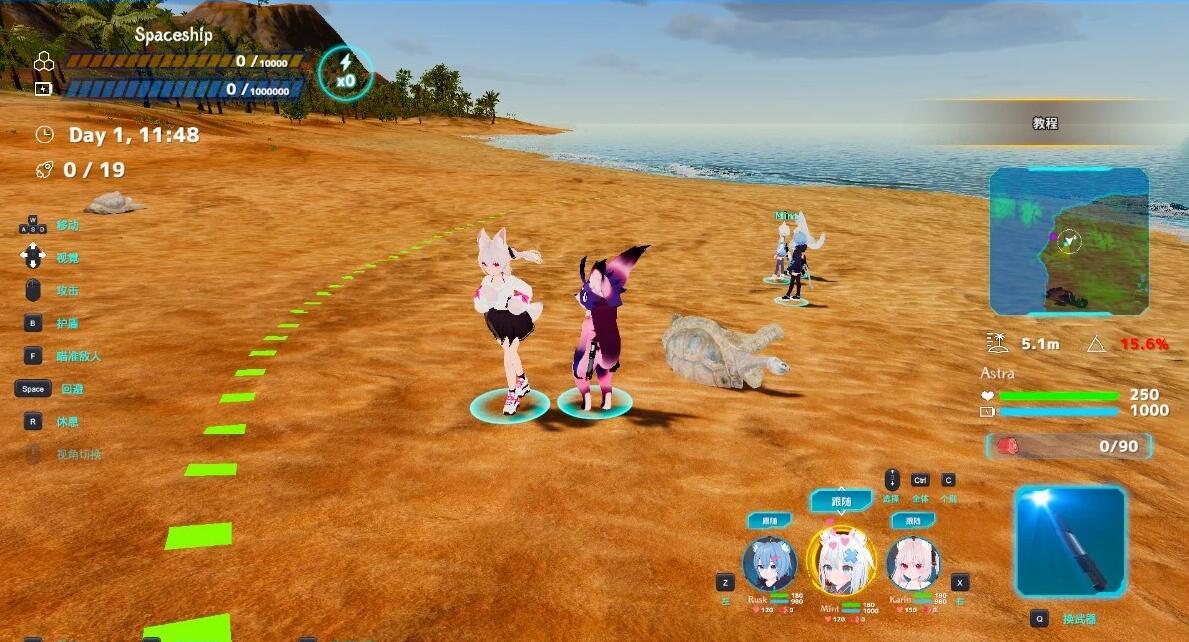Viewport: 1189px width, 642px height.
Task: Select Rusk's party portrait
Action: [770, 563]
